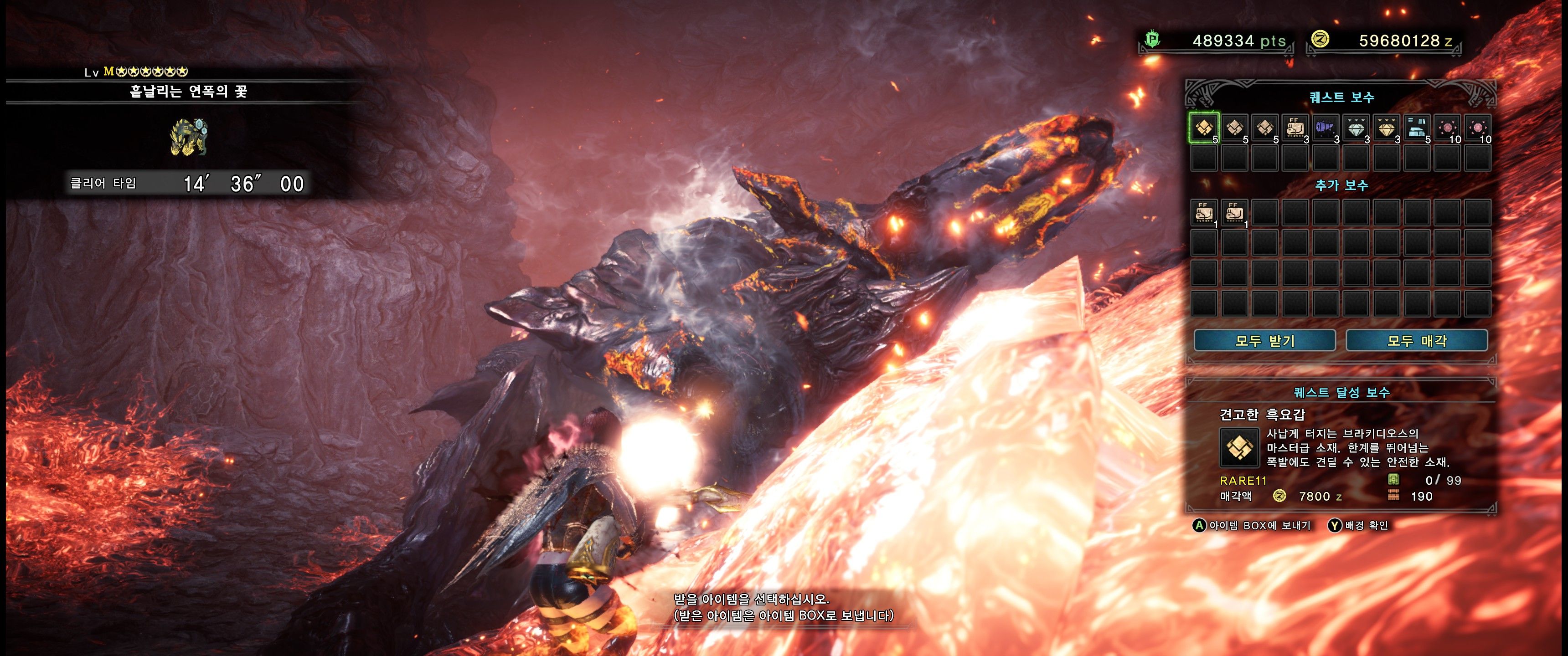Click the 모두 매각 (sell all) button
Screen dimensions: 1568x656
point(1416,341)
